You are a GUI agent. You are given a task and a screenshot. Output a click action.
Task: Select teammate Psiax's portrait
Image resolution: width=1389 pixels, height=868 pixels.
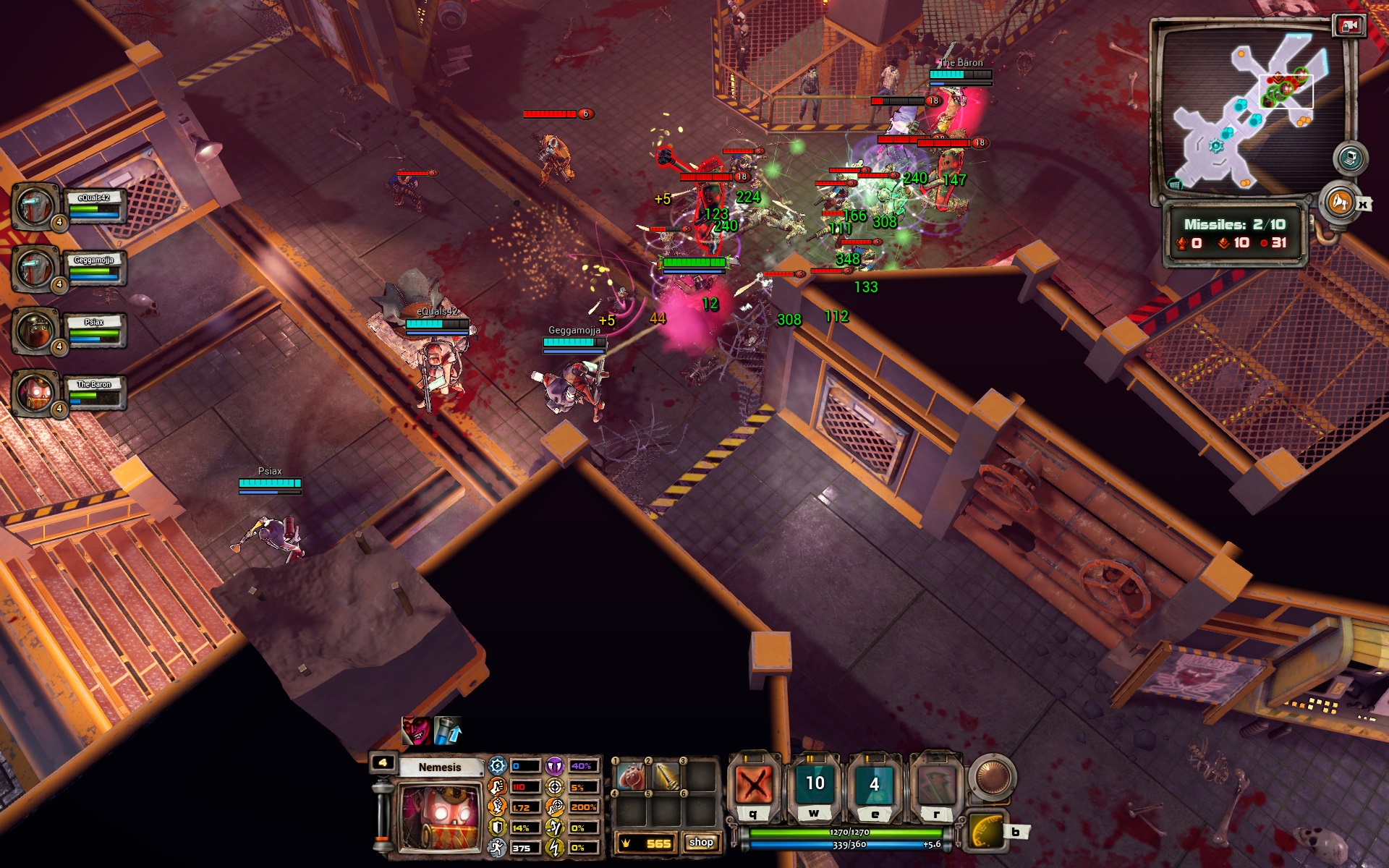35,331
